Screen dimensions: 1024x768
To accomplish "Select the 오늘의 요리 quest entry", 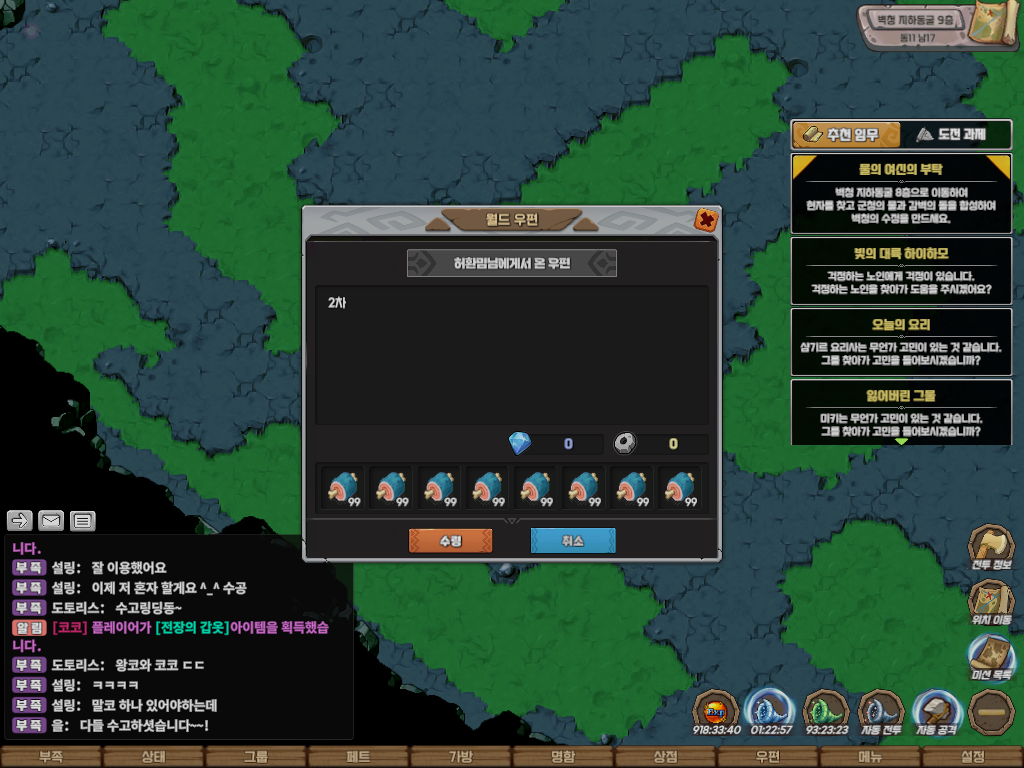I will click(901, 340).
